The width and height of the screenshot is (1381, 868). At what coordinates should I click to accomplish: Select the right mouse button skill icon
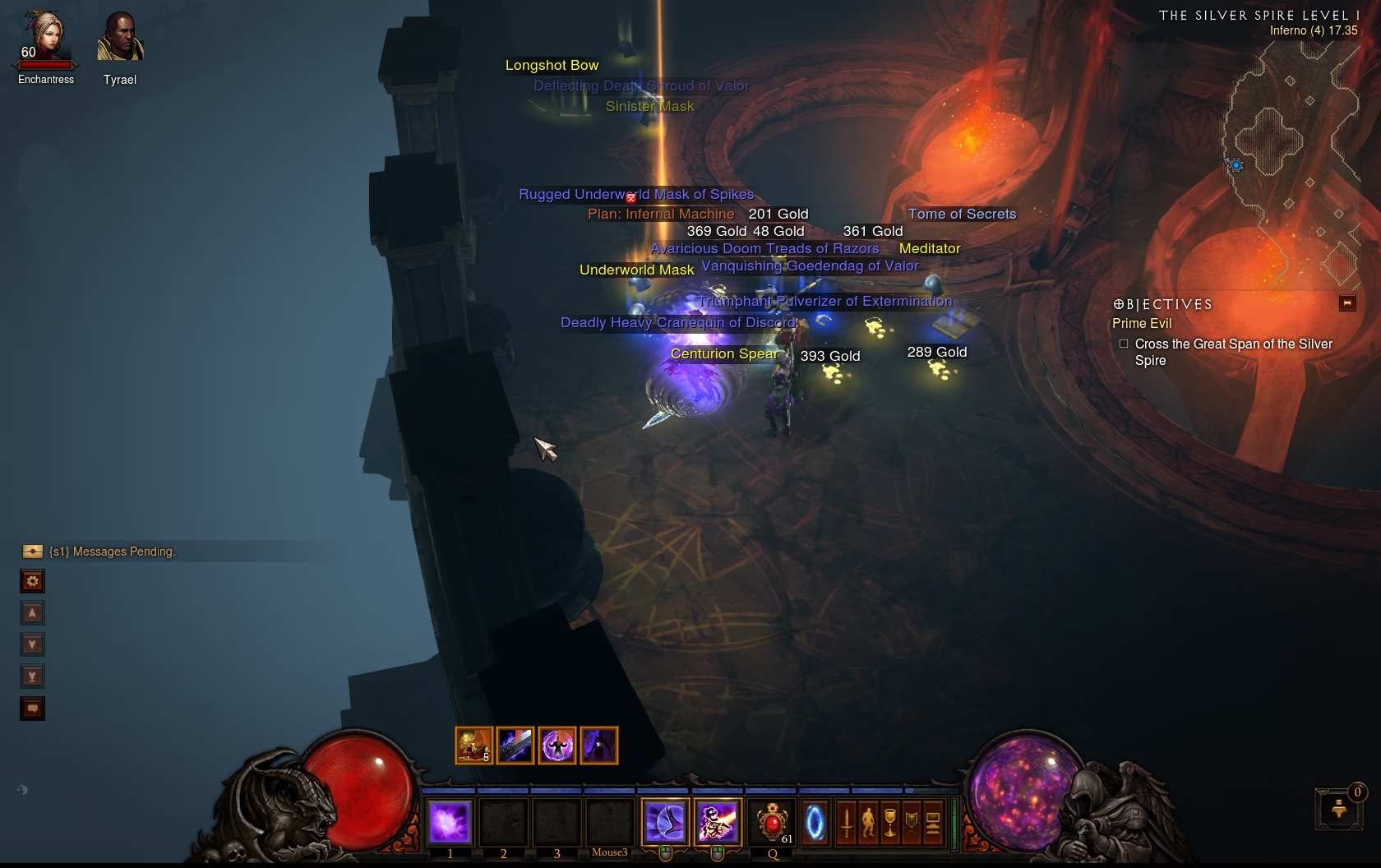(x=717, y=822)
